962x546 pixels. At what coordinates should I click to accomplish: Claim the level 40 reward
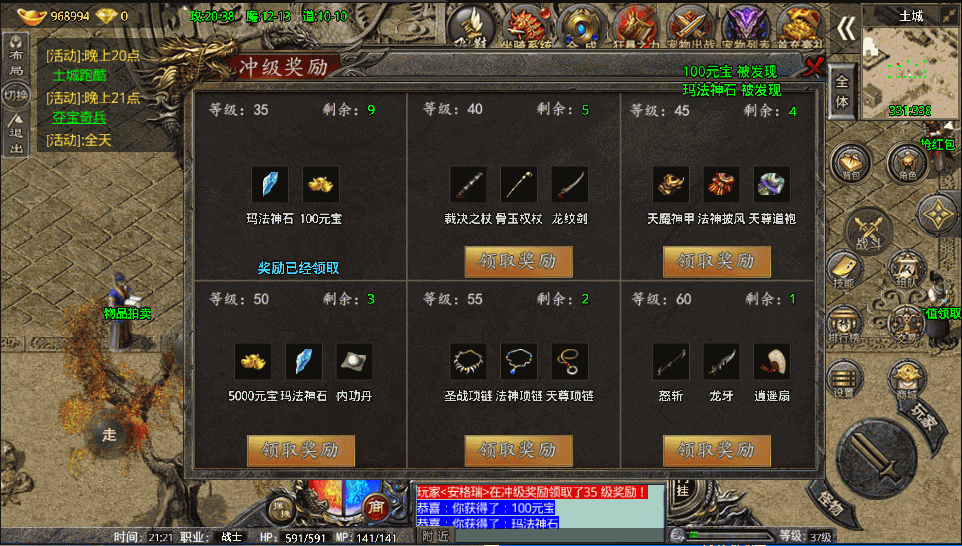tap(518, 261)
